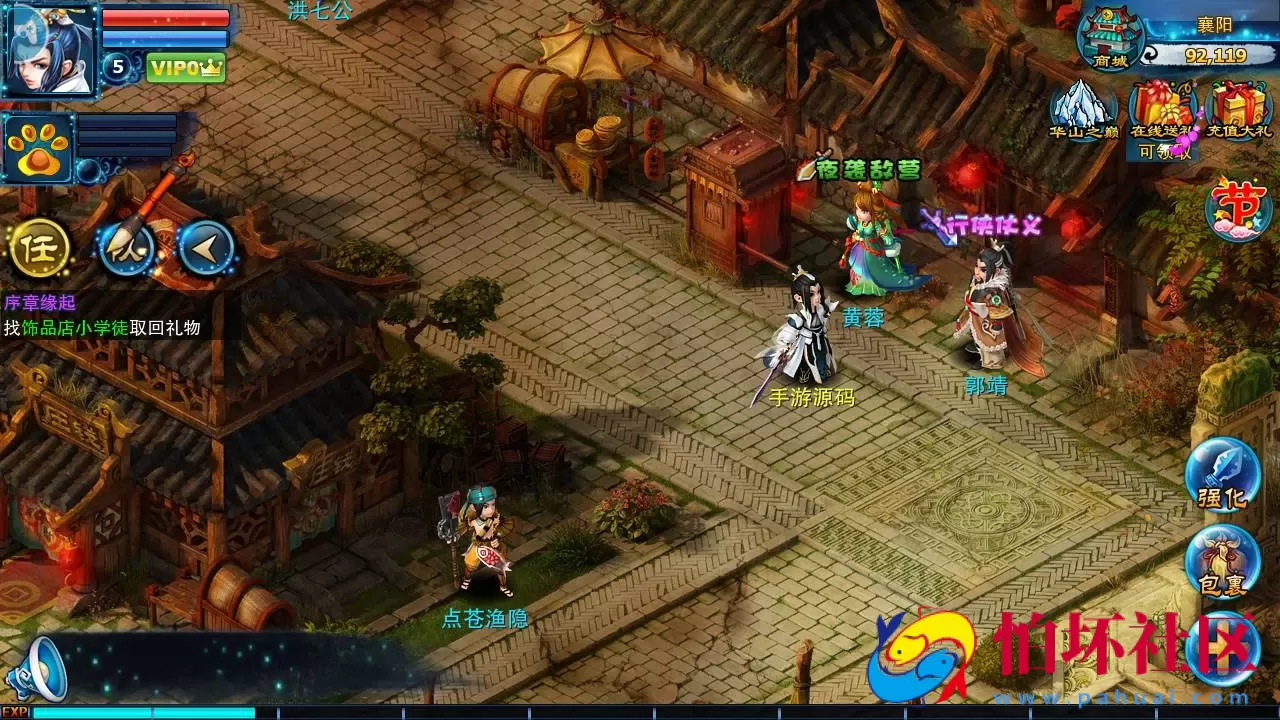Open the 在线送礼 online gift icon
The width and height of the screenshot is (1280, 720).
coord(1162,110)
